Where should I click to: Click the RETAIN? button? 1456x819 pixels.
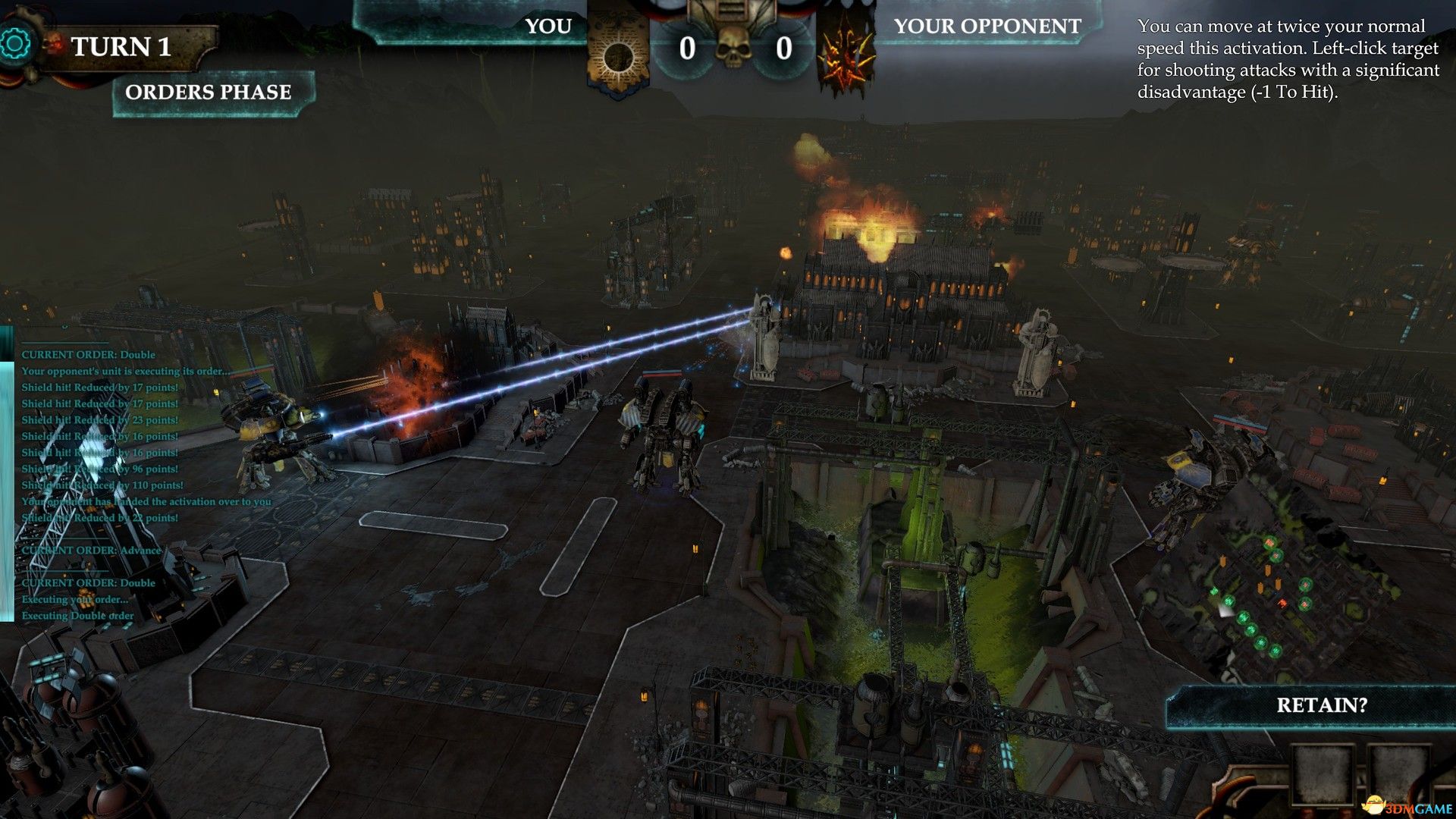pos(1321,706)
